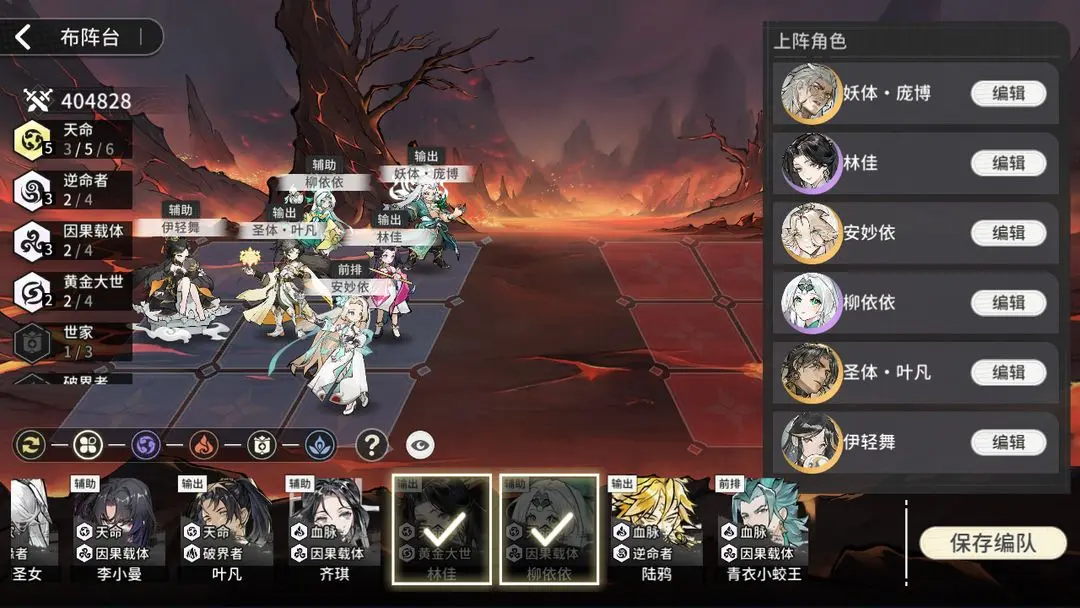1080x608 pixels.
Task: Deselect the checked 林佳 card
Action: coord(441,528)
